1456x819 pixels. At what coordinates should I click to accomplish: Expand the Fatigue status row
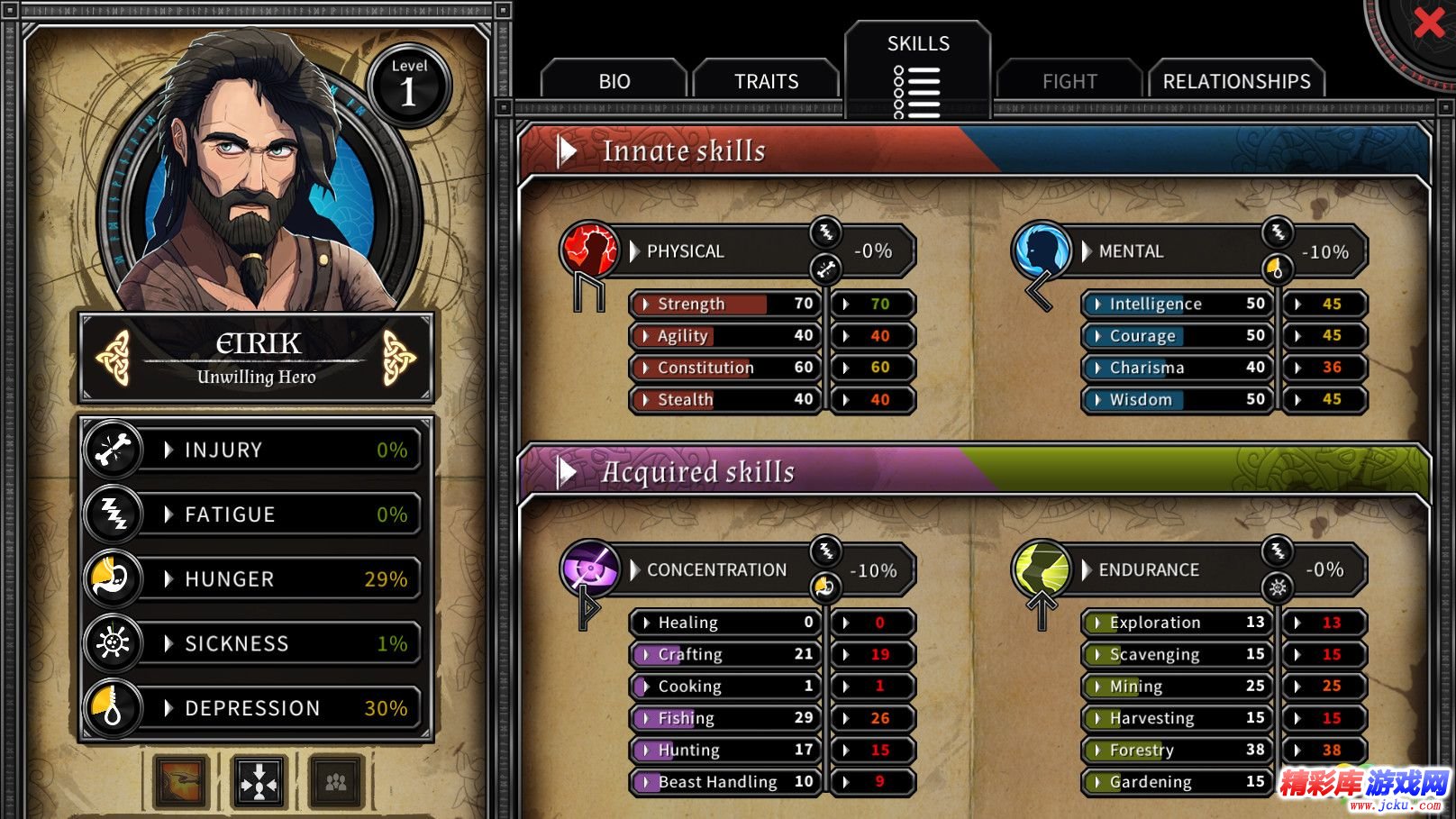[252, 514]
